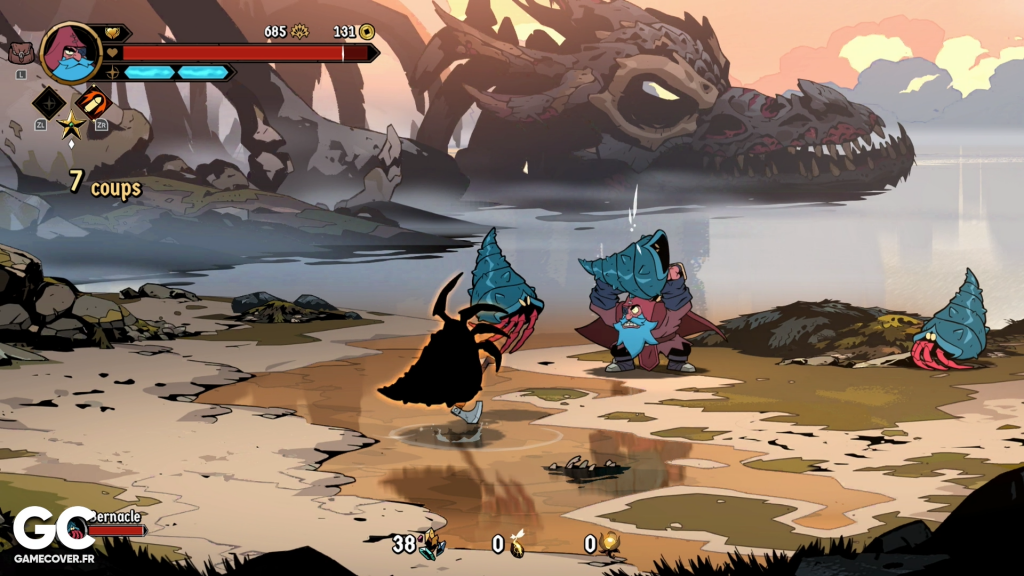
Task: Select the dark compass-star ability slot
Action: [49, 101]
